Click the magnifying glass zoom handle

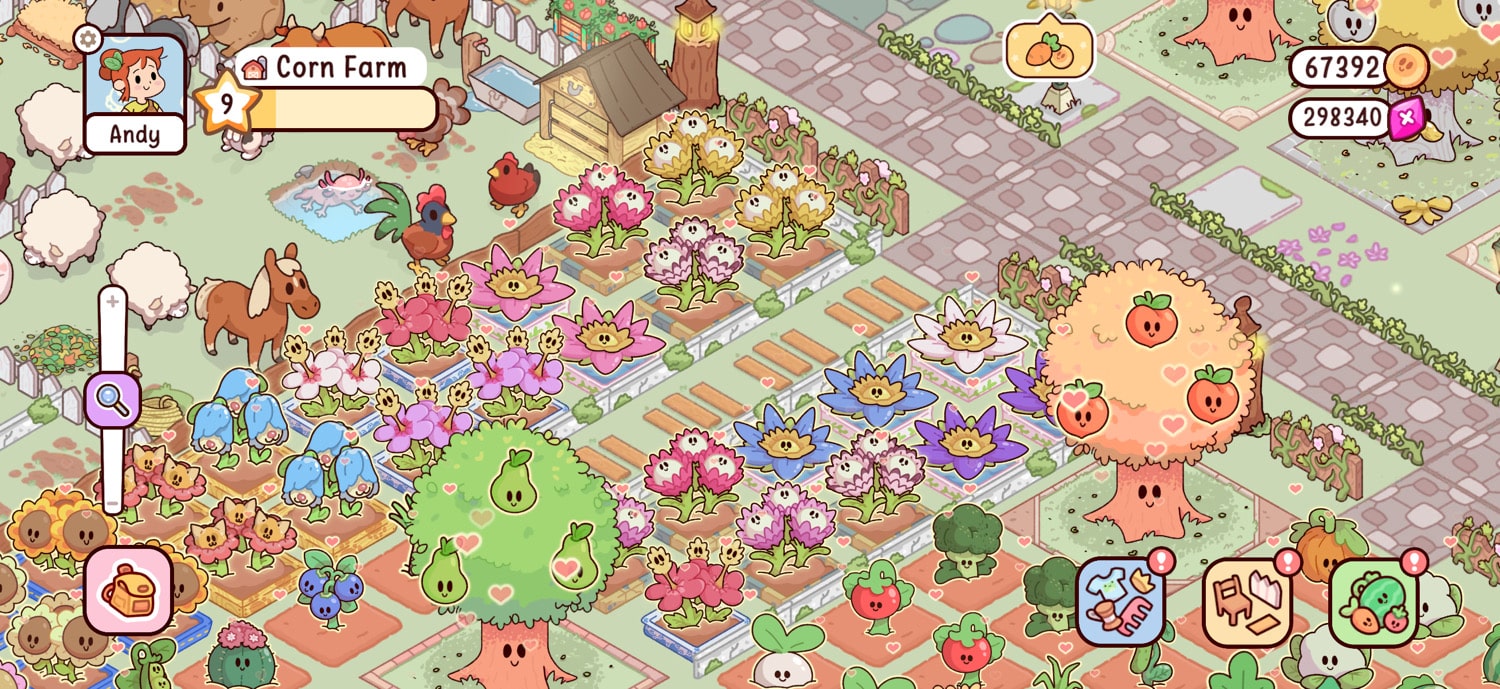[113, 399]
